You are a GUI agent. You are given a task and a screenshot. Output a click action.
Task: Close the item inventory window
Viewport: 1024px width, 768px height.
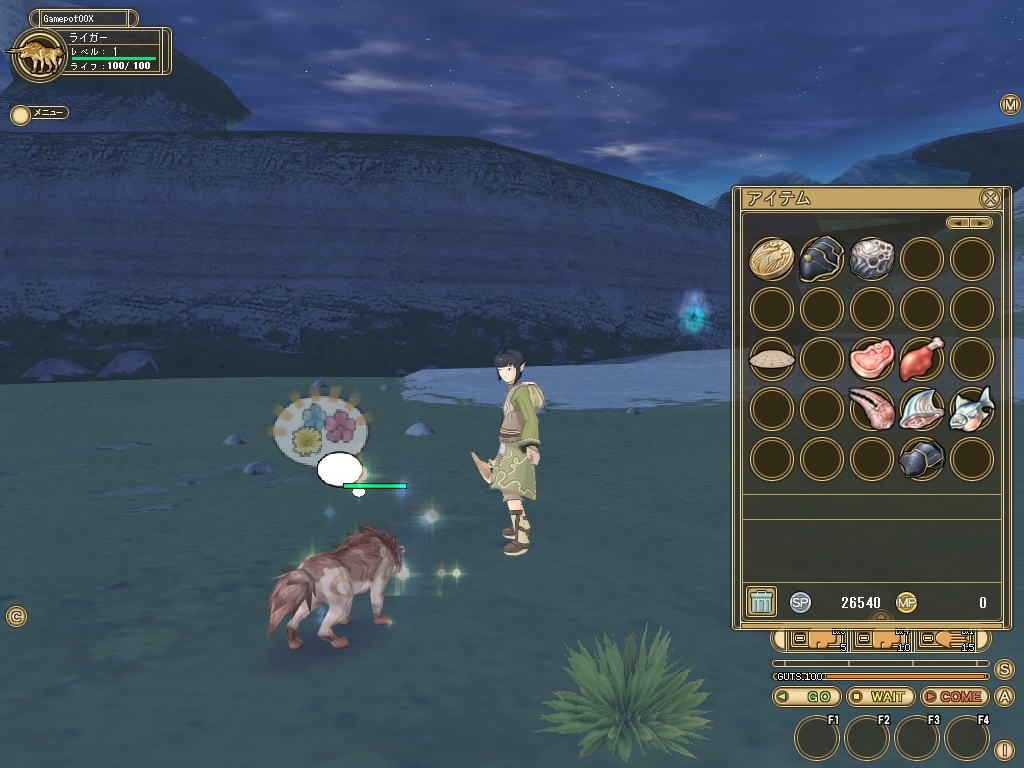click(x=989, y=198)
